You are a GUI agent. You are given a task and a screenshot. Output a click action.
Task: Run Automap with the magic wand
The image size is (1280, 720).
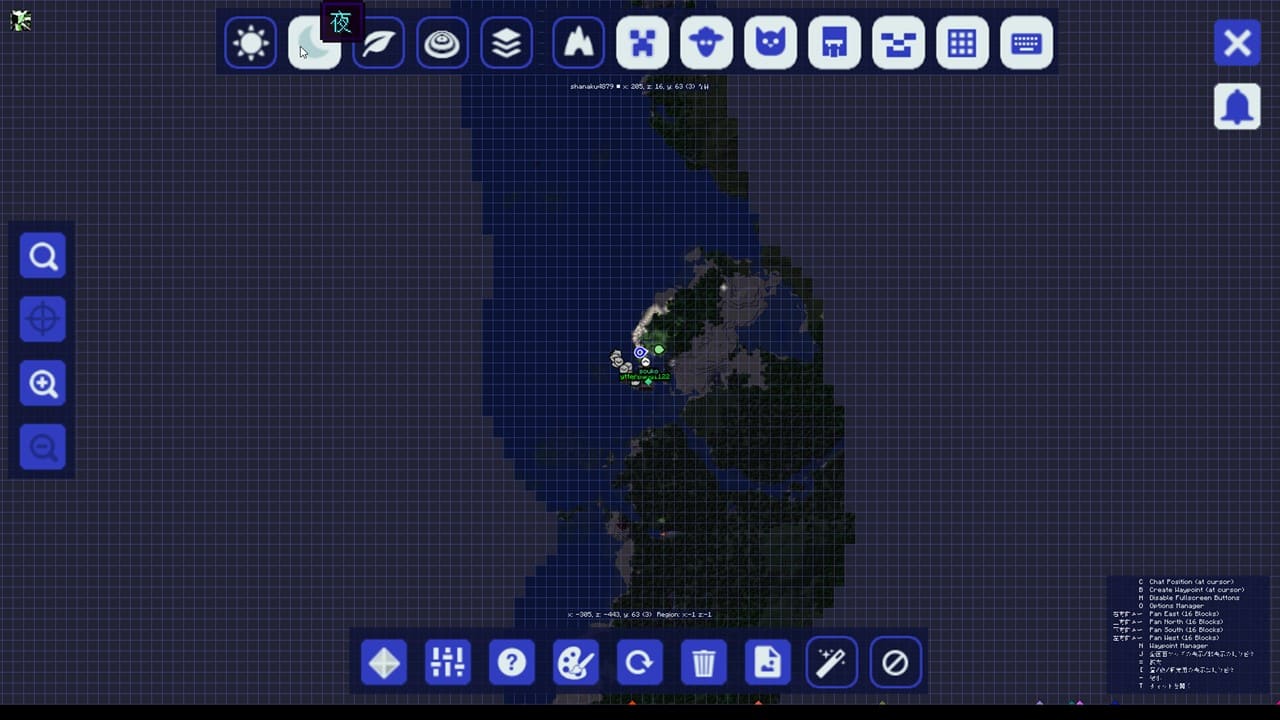pos(832,662)
